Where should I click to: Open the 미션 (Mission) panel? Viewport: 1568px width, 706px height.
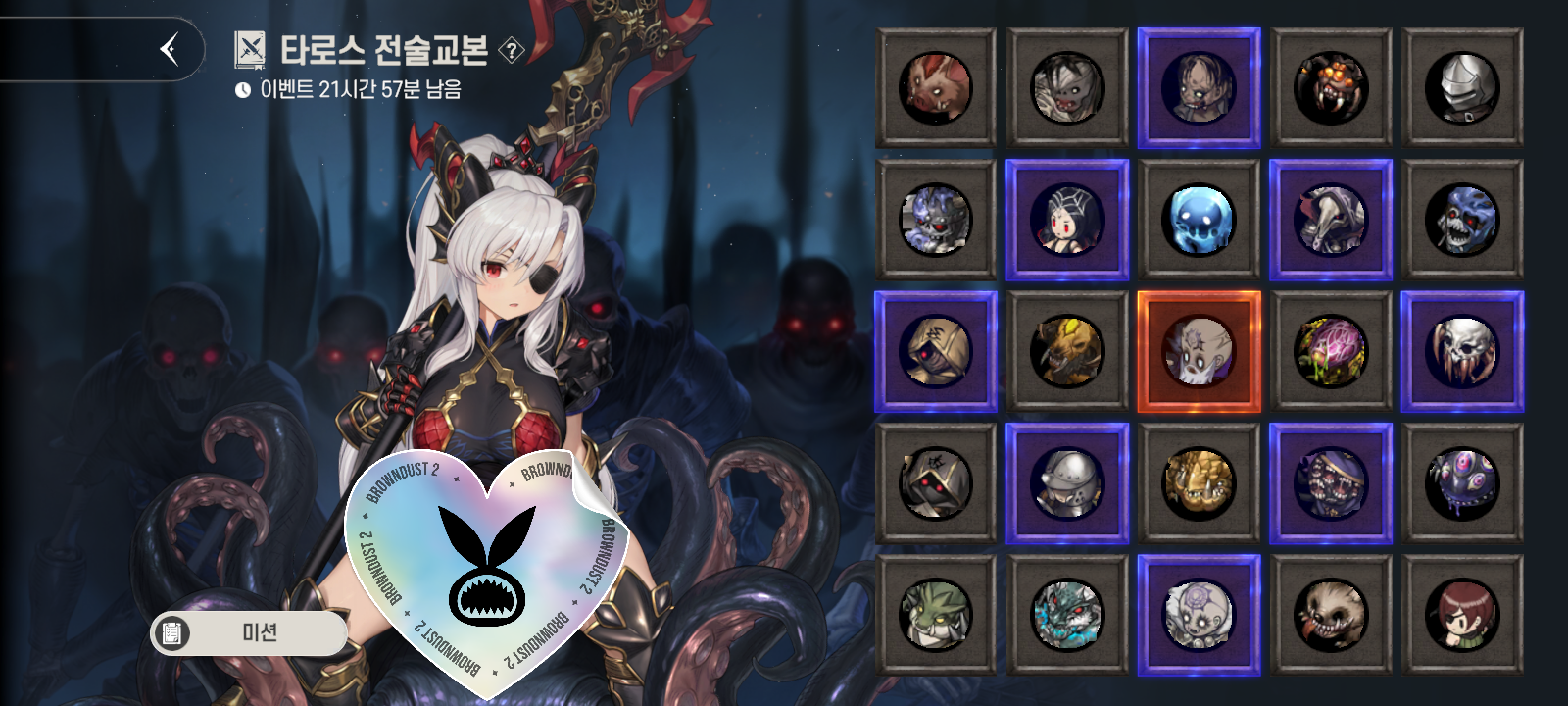pyautogui.click(x=250, y=633)
